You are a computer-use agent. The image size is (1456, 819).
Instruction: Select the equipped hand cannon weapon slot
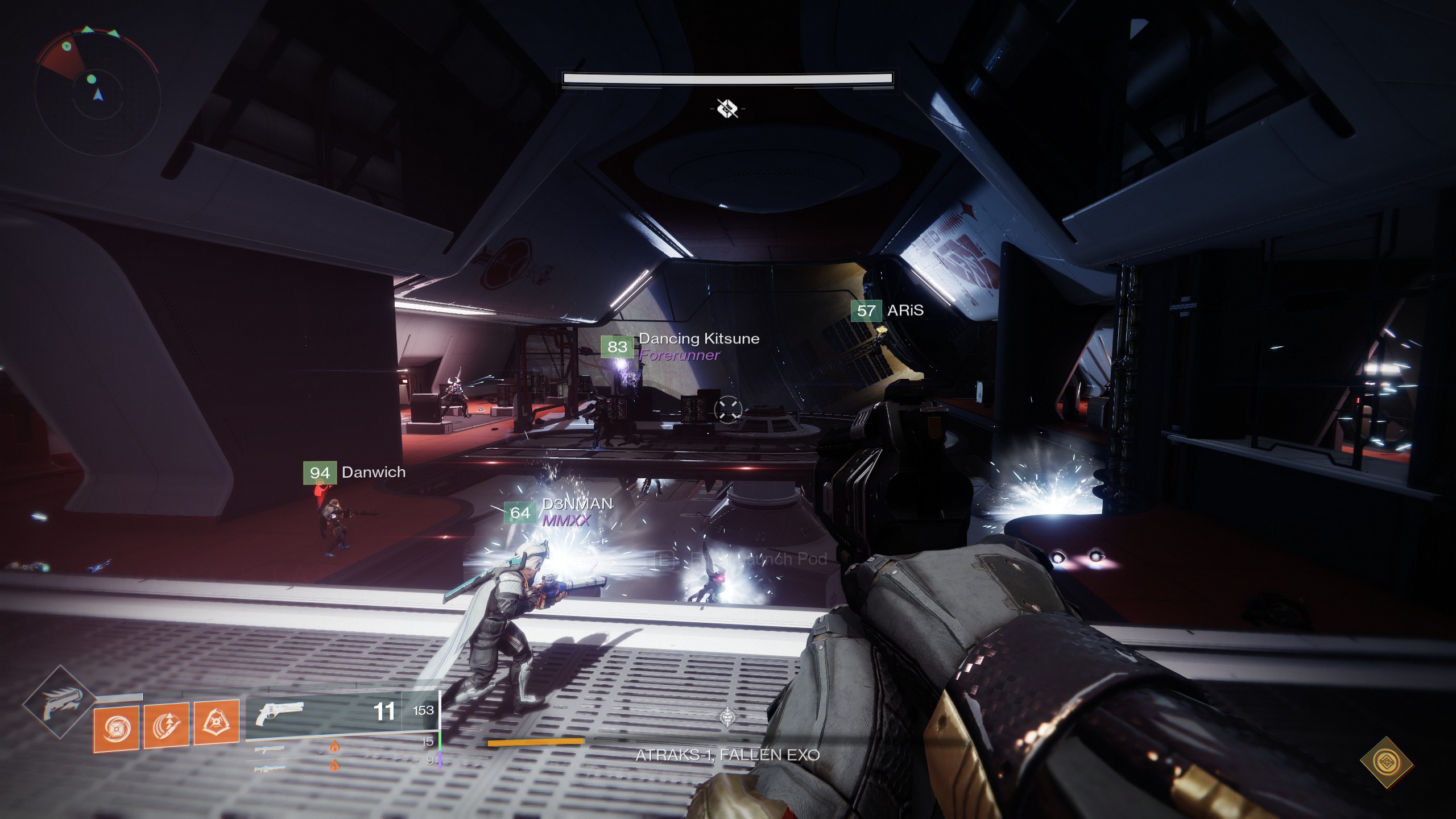(341, 713)
